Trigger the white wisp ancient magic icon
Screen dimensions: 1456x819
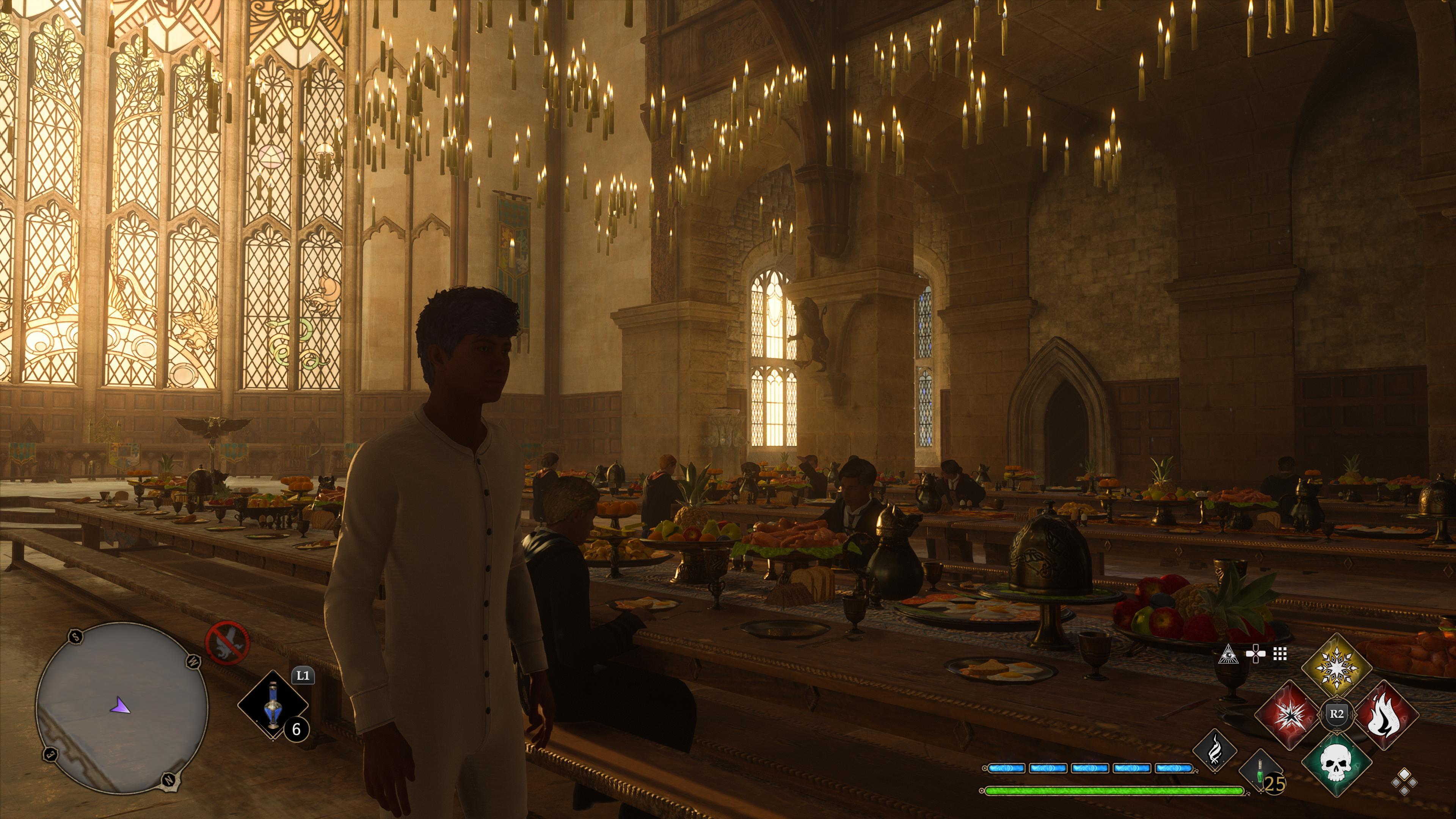1214,751
